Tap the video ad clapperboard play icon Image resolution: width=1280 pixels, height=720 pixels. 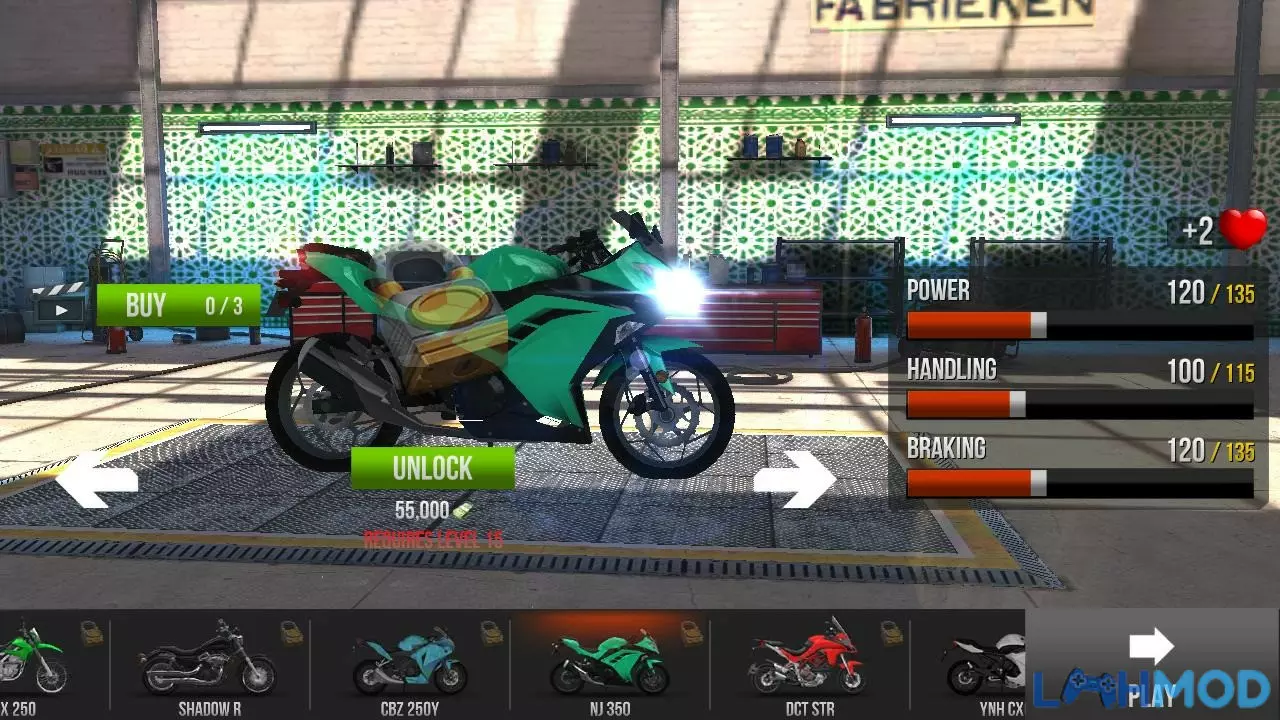pyautogui.click(x=60, y=305)
